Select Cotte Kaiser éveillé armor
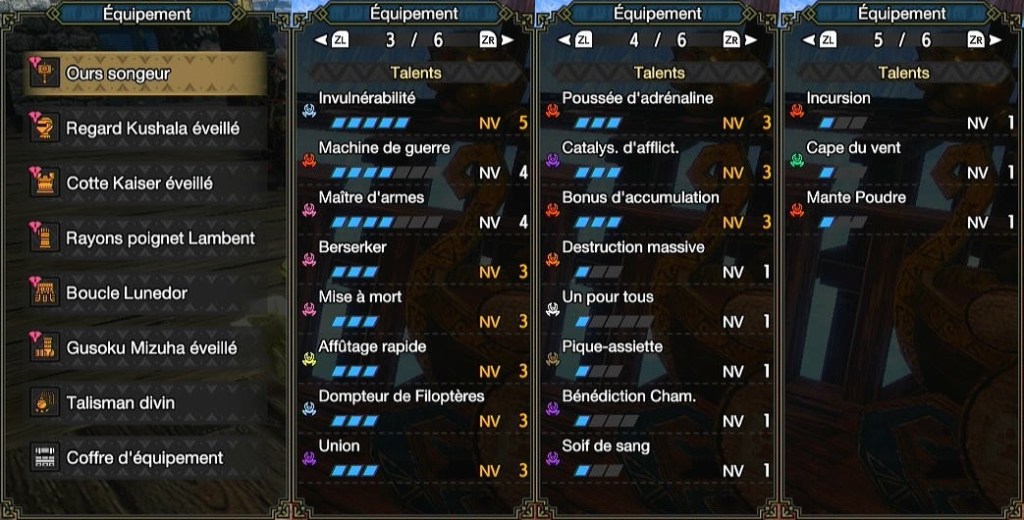The width and height of the screenshot is (1024, 520). 145,184
